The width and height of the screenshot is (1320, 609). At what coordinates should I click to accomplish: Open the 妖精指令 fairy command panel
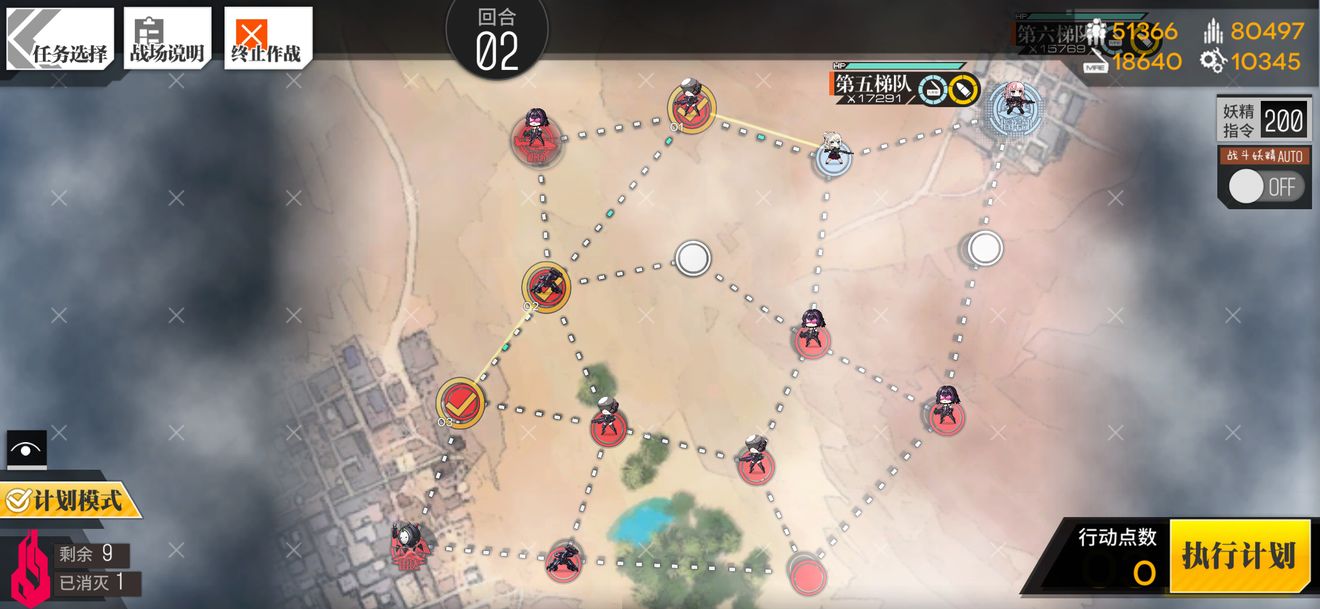[1262, 121]
